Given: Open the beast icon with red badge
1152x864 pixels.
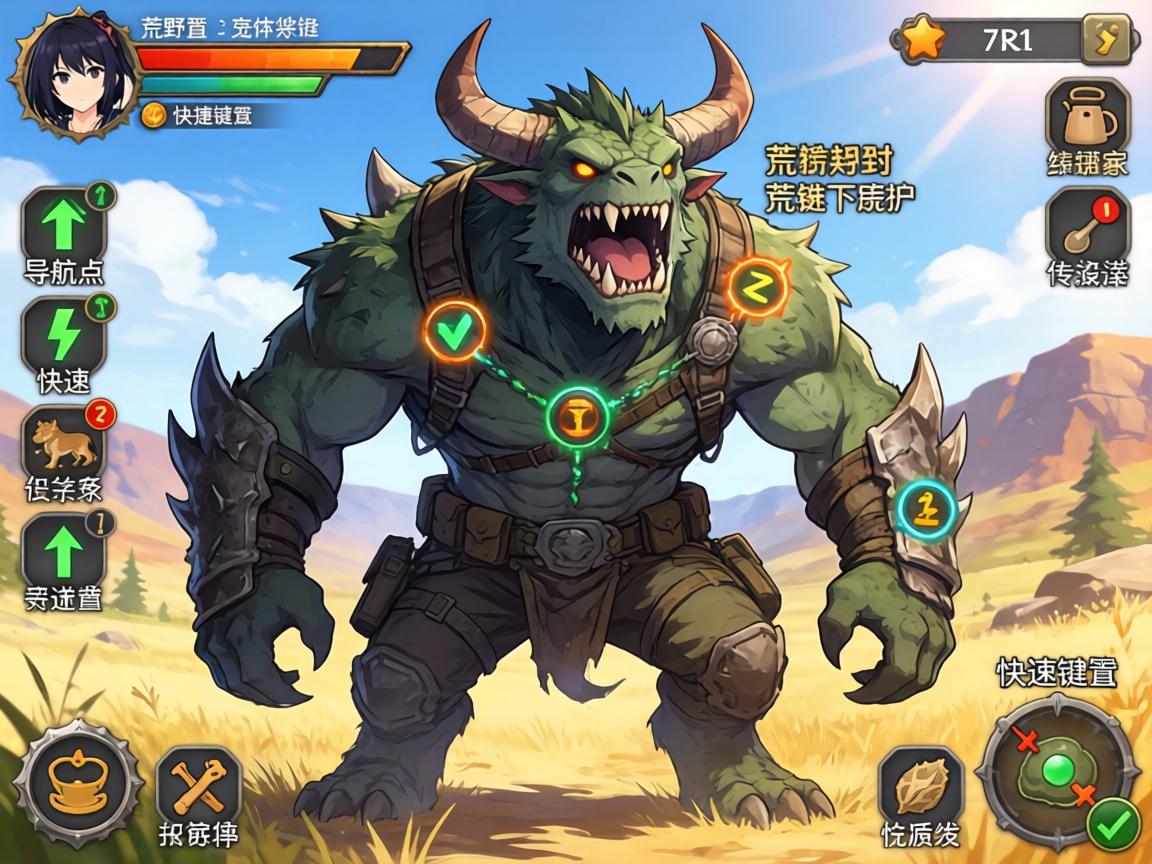Looking at the screenshot, I should (64, 442).
